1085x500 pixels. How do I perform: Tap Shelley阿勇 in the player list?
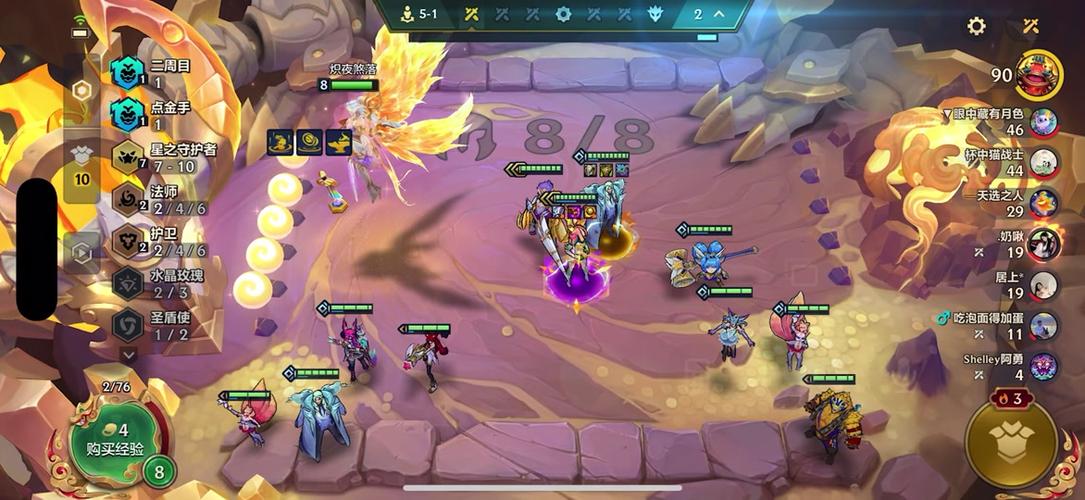point(1043,367)
